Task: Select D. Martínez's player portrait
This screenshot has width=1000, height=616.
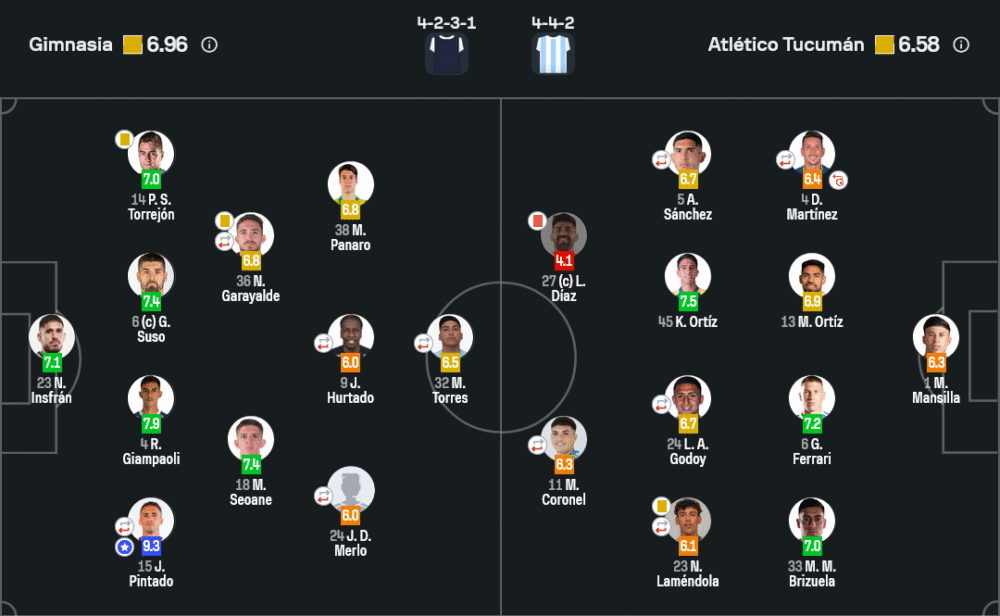Action: tap(812, 153)
